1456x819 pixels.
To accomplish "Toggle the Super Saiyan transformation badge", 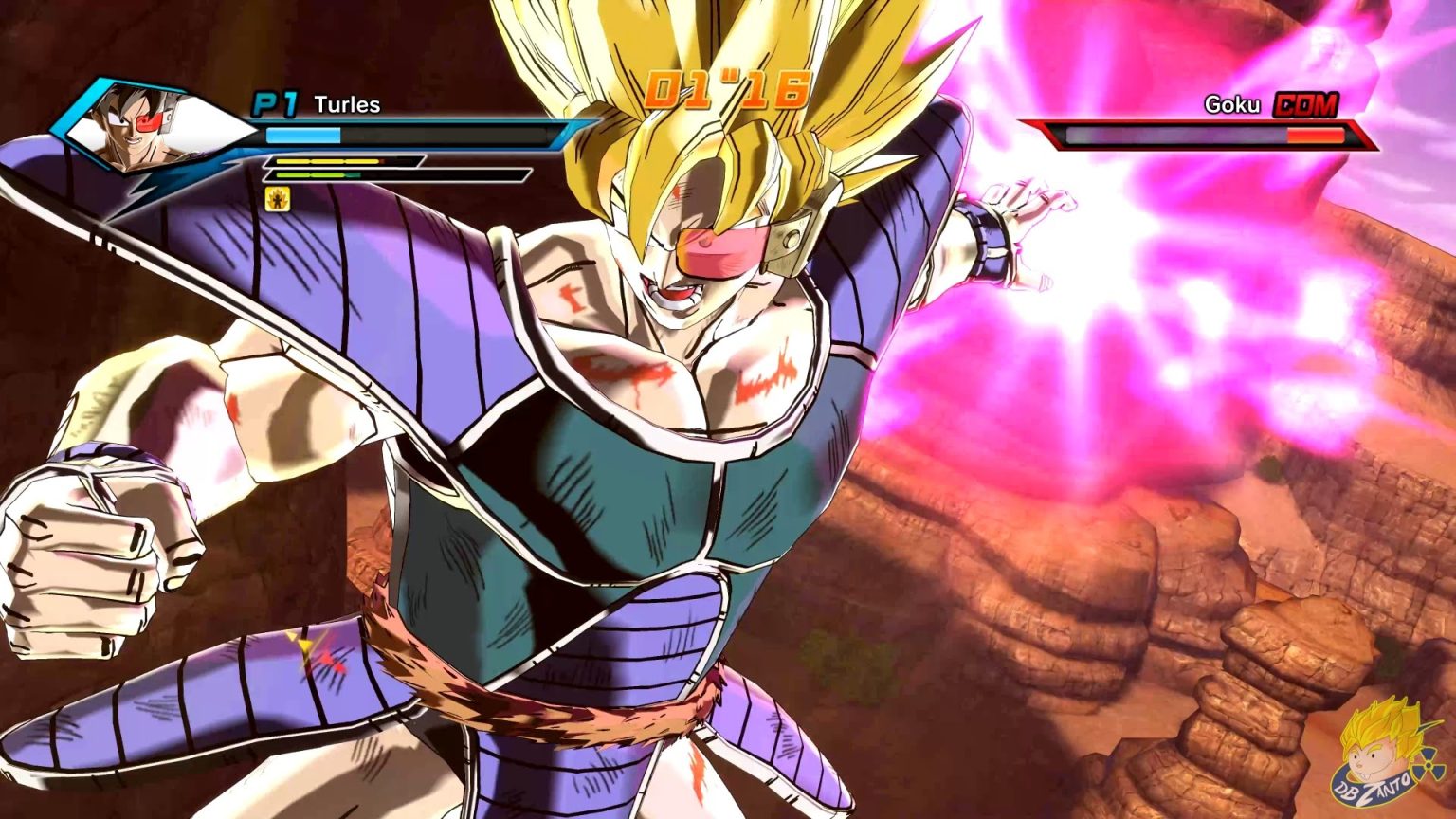I will 276,199.
